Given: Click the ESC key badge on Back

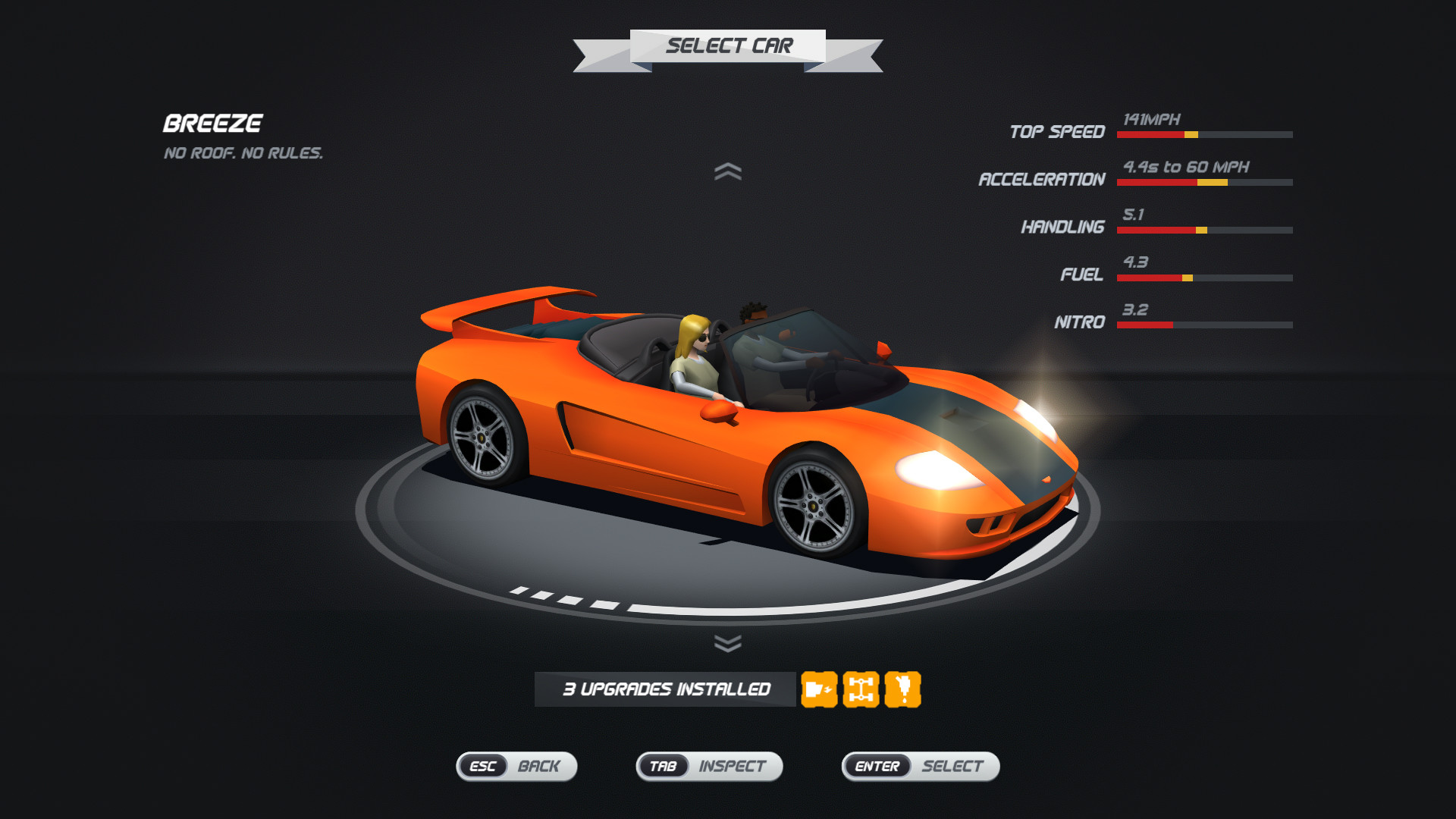Looking at the screenshot, I should point(482,767).
